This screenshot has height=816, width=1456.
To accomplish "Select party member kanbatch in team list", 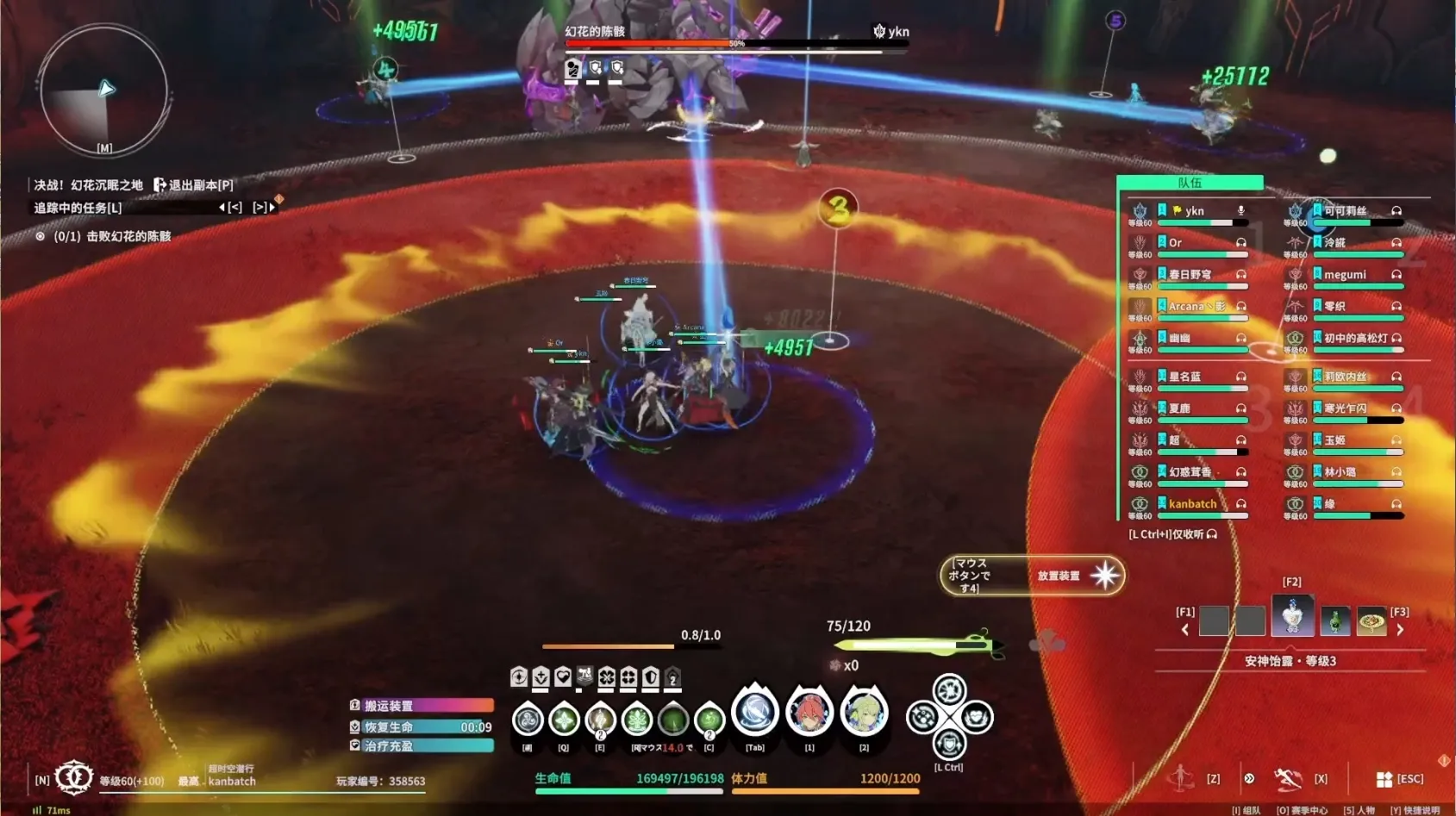I will click(x=1192, y=504).
